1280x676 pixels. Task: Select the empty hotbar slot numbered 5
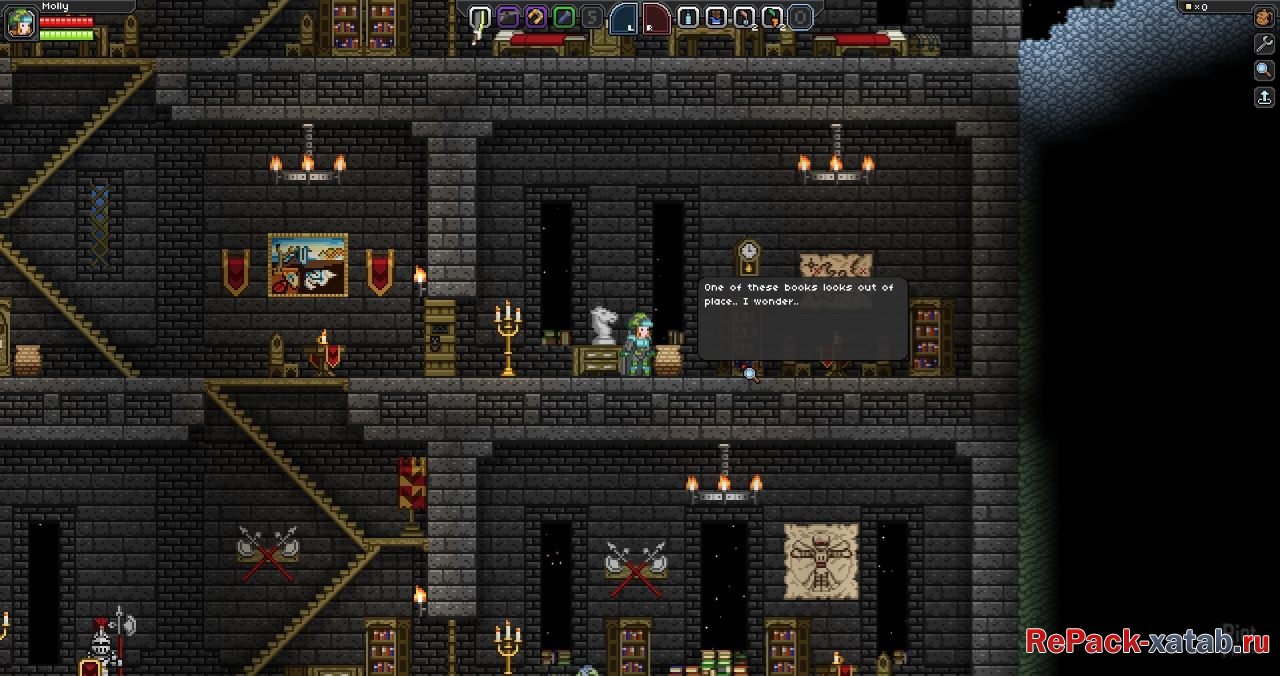tap(593, 17)
